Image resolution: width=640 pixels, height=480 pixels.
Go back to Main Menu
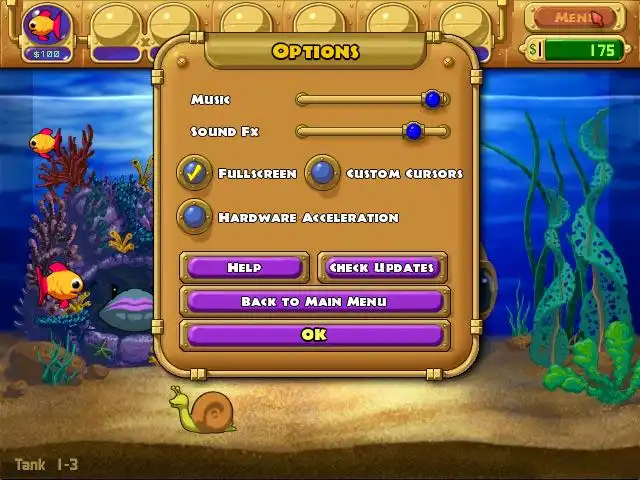[x=314, y=301]
